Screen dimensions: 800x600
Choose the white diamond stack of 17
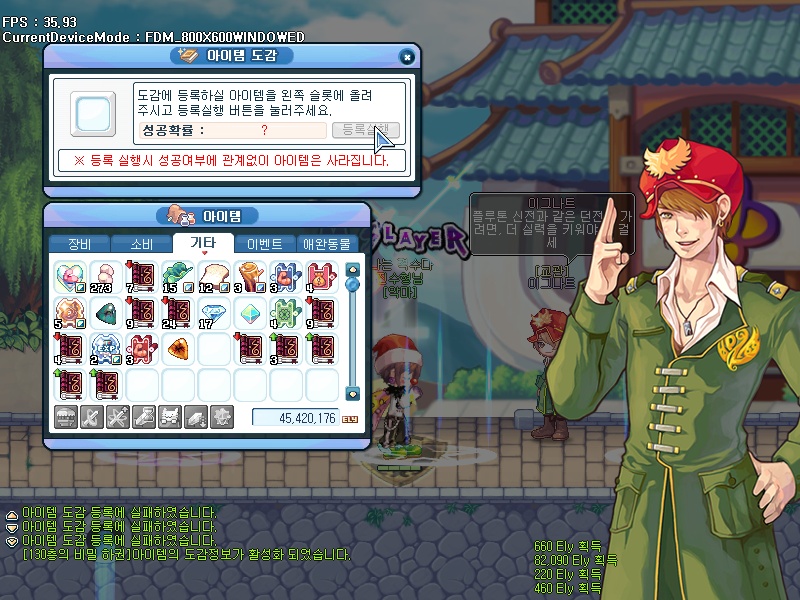pyautogui.click(x=213, y=312)
